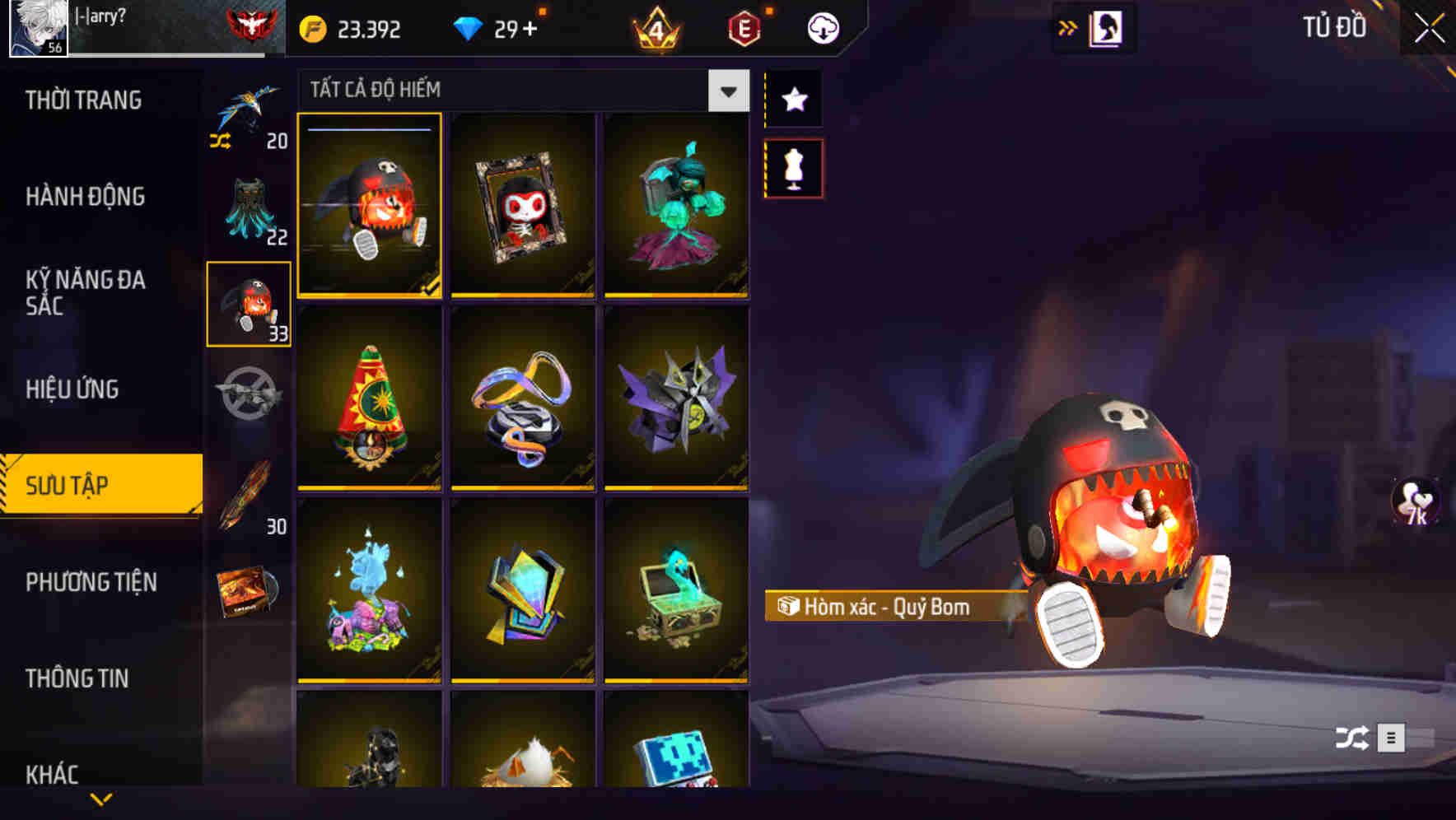
Task: Open the wardrobe preset icon in the top bar
Action: click(1104, 26)
